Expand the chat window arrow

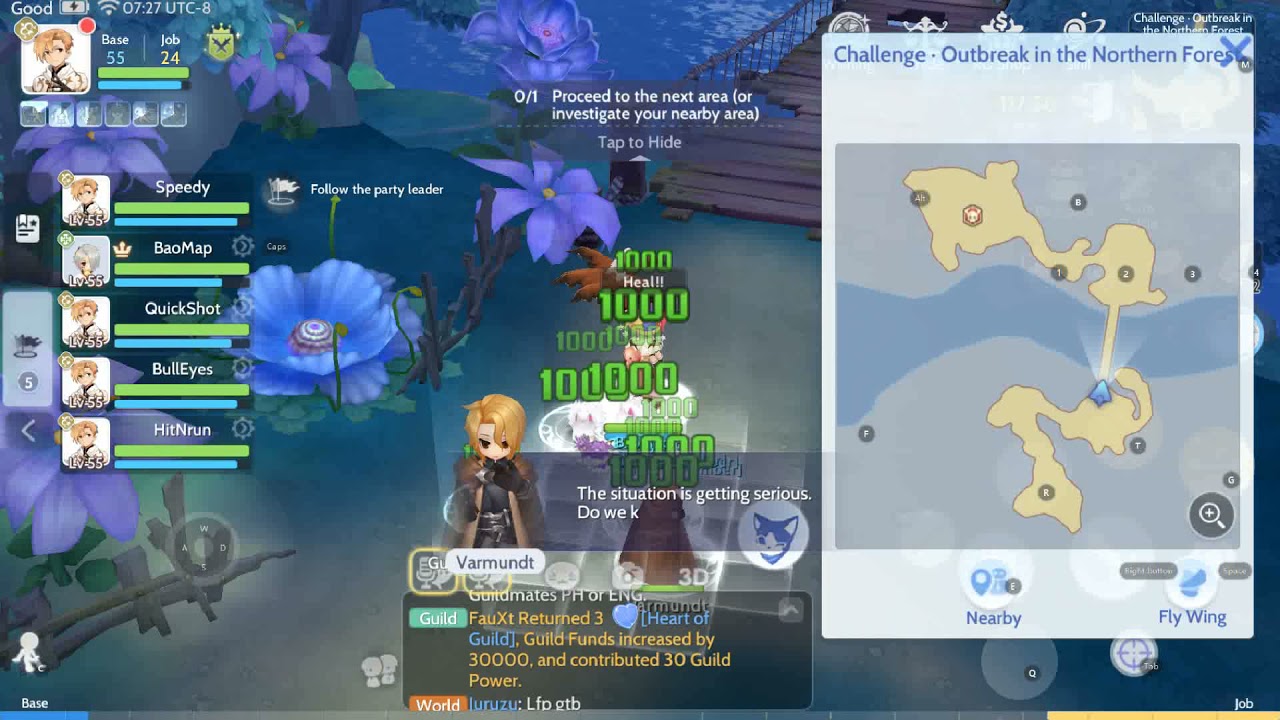pyautogui.click(x=790, y=610)
